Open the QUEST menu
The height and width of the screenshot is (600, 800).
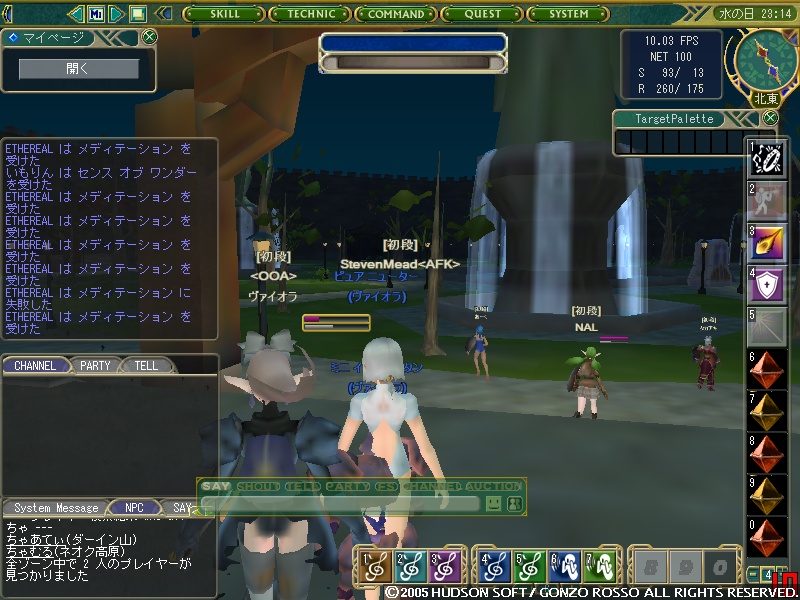(x=484, y=14)
